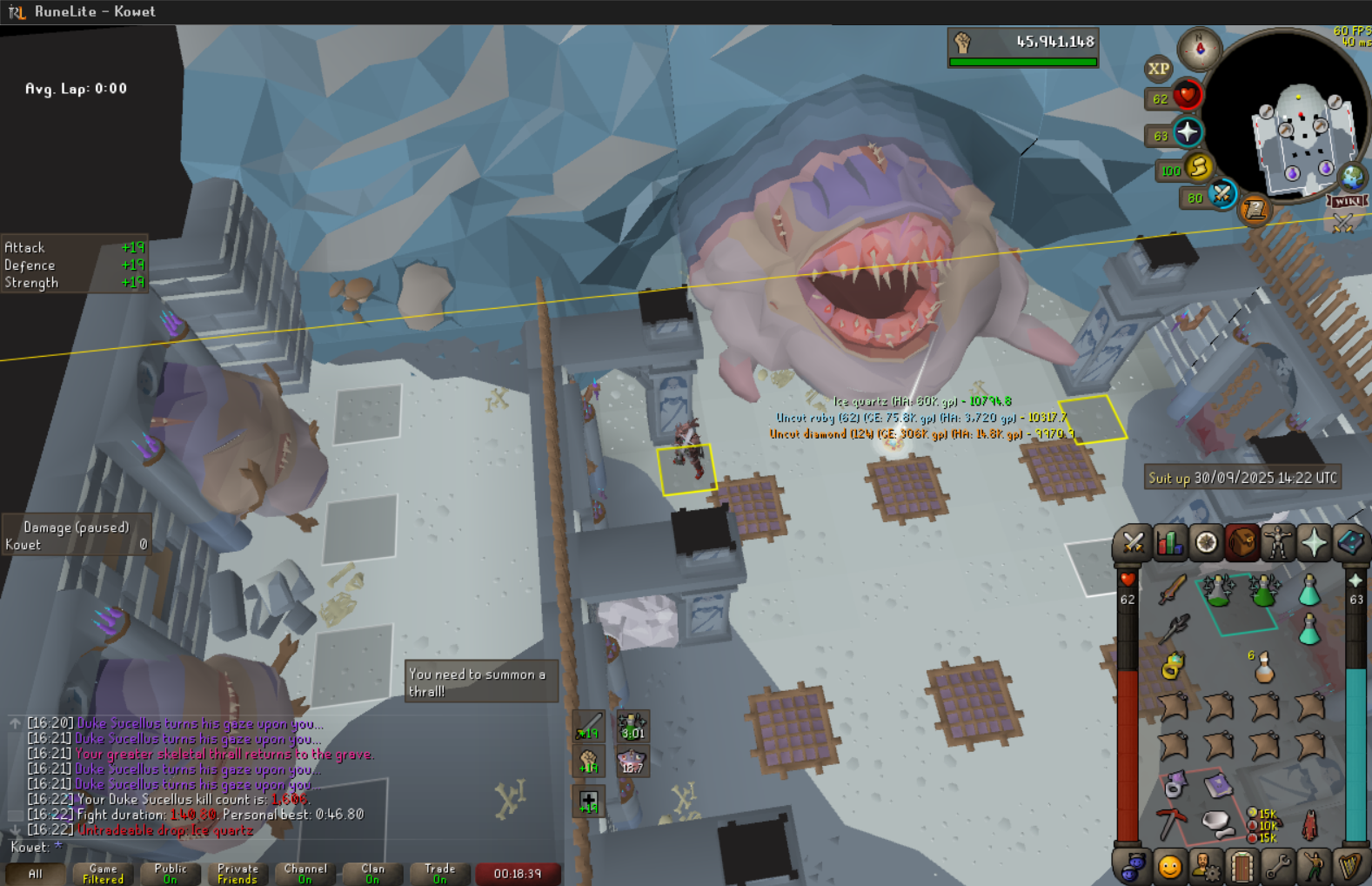
Task: Click the compass to face north
Action: (x=1200, y=49)
